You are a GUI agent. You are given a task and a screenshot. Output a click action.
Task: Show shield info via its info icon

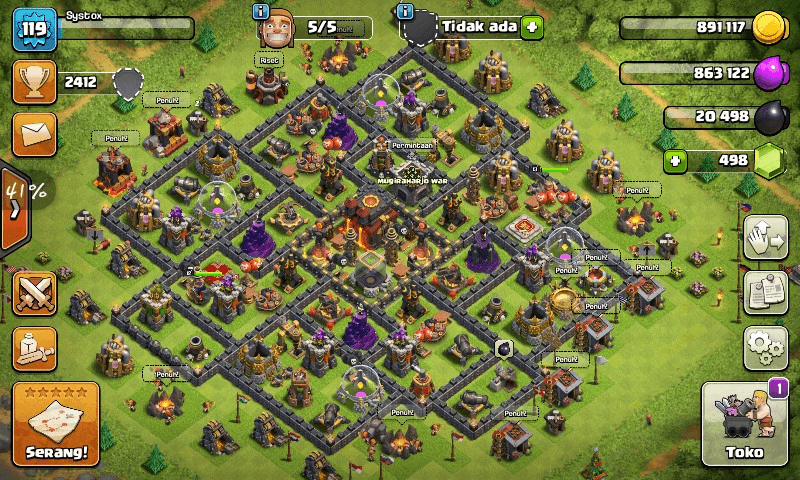pos(405,11)
